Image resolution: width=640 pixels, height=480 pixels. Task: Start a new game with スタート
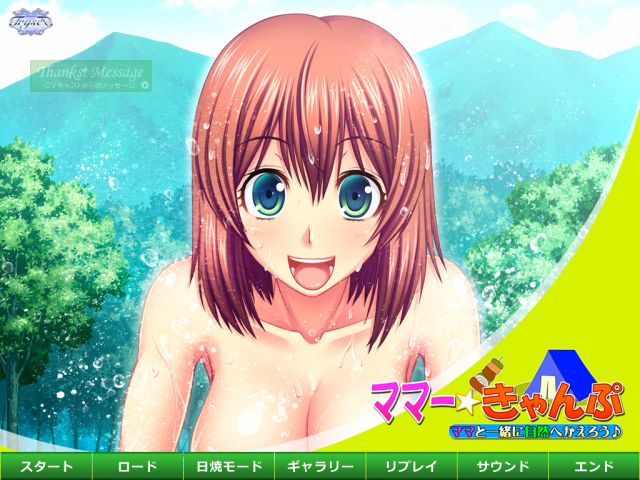point(46,466)
